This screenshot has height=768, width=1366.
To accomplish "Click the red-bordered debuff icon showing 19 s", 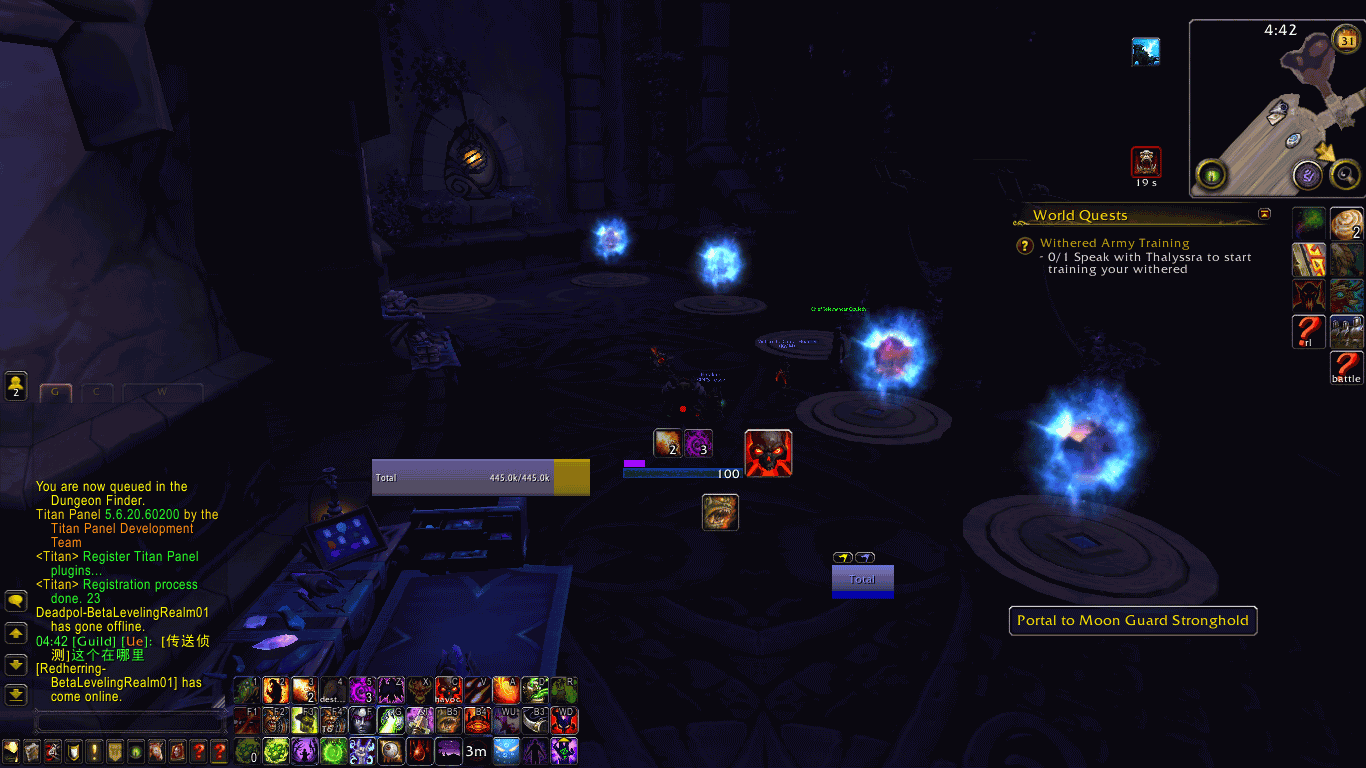I will 1146,162.
